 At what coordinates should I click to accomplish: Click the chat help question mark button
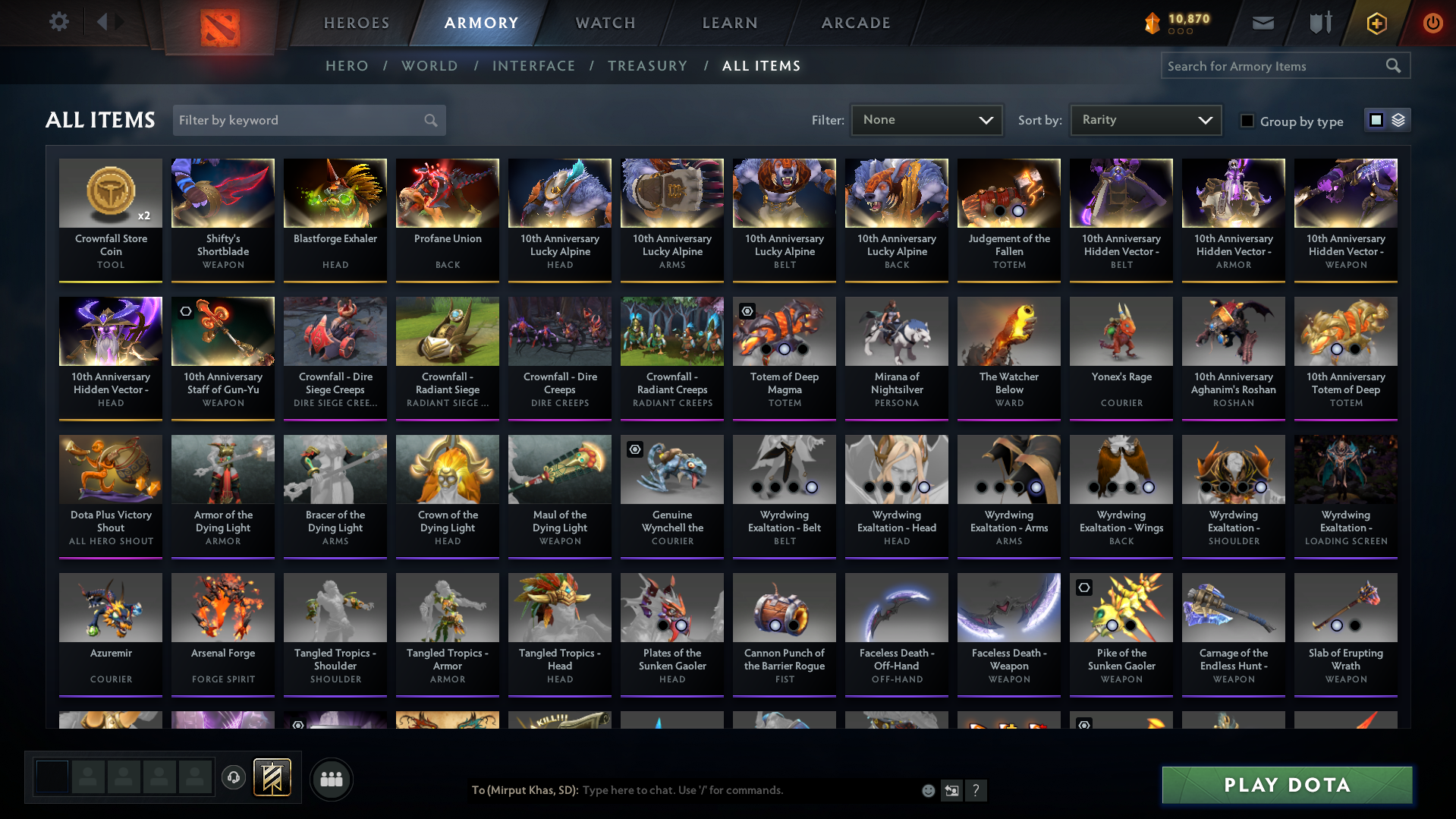(976, 790)
